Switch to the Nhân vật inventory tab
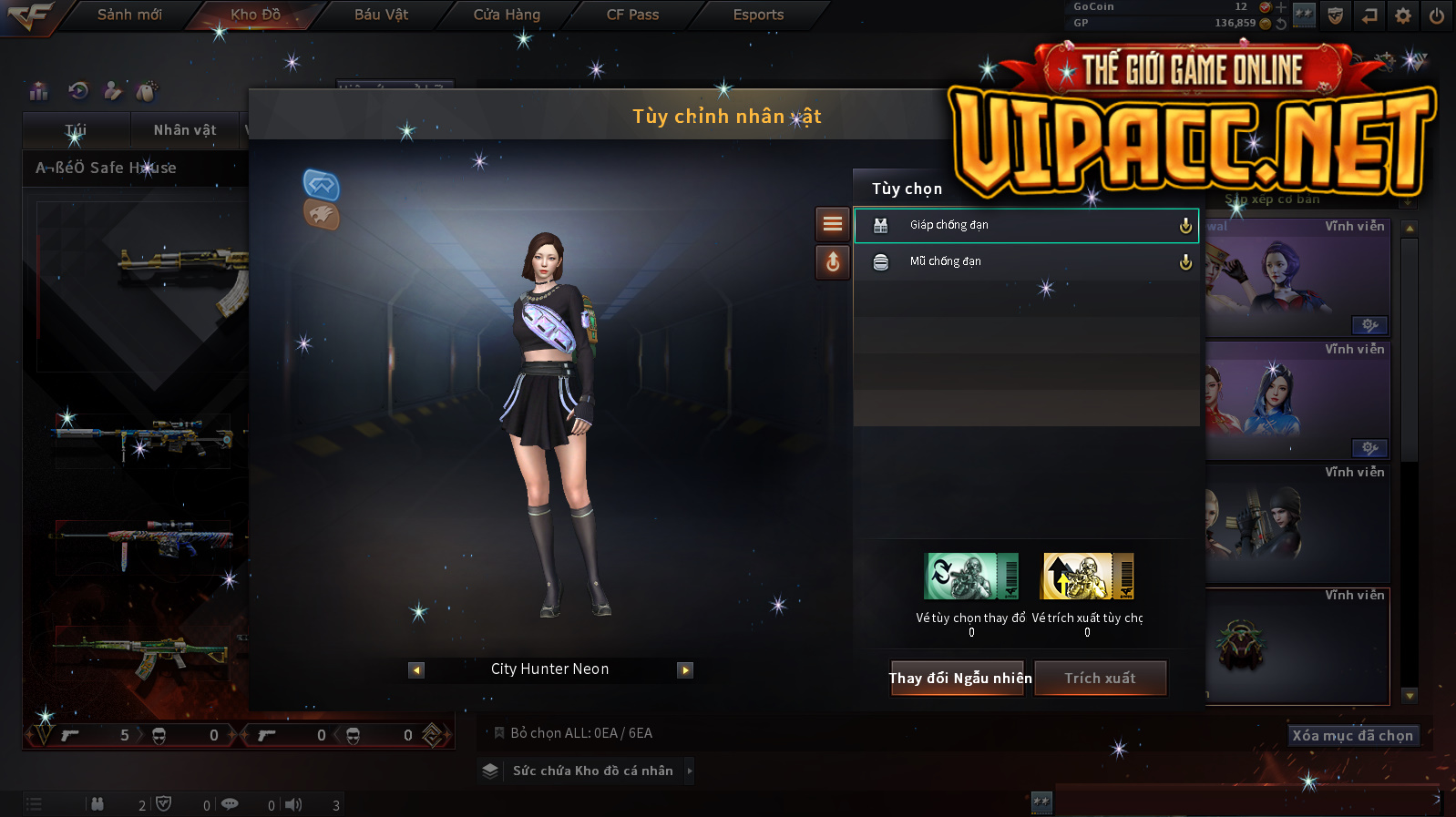The image size is (1456, 817). [x=185, y=130]
